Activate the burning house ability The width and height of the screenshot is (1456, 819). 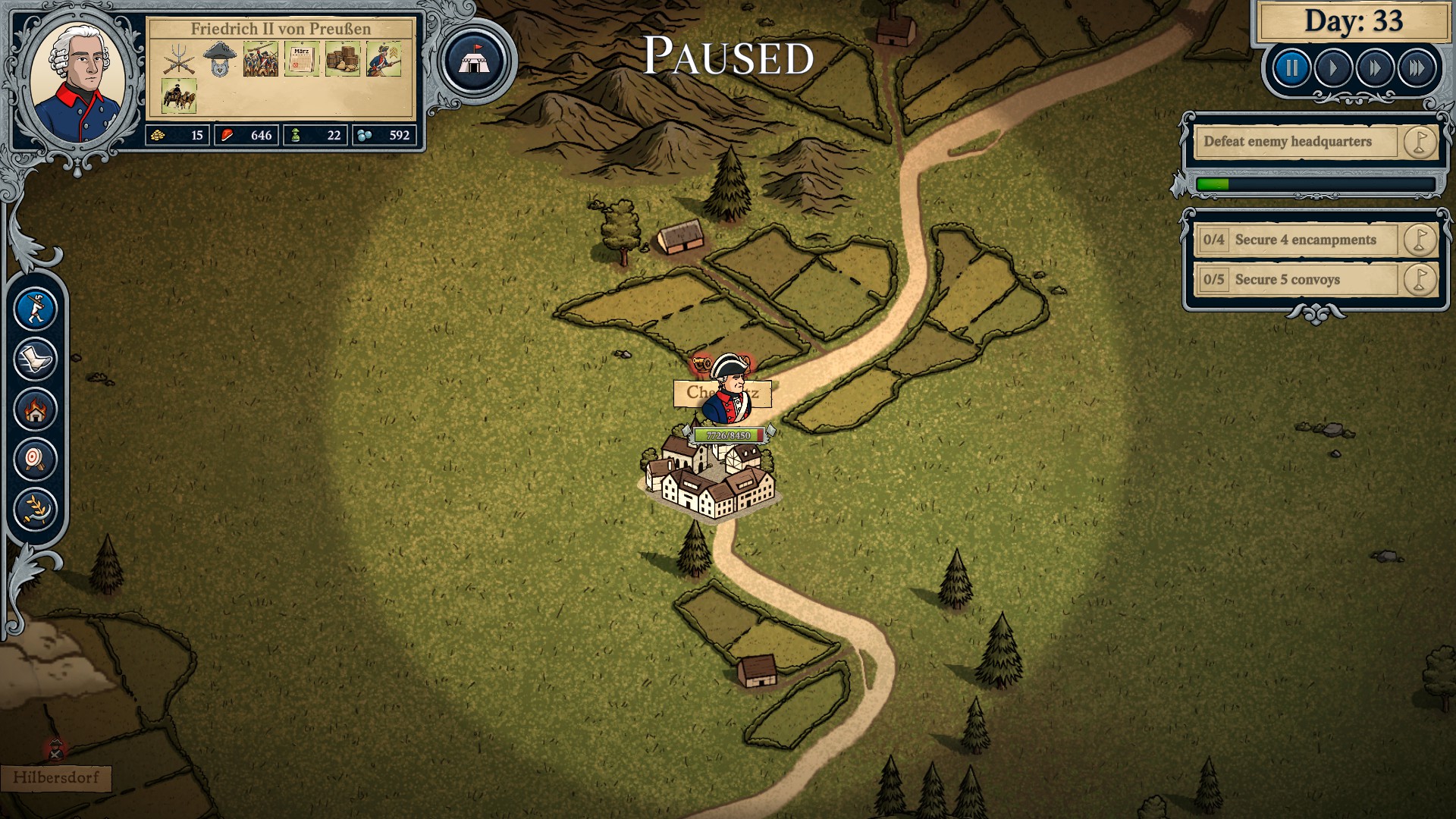[36, 409]
